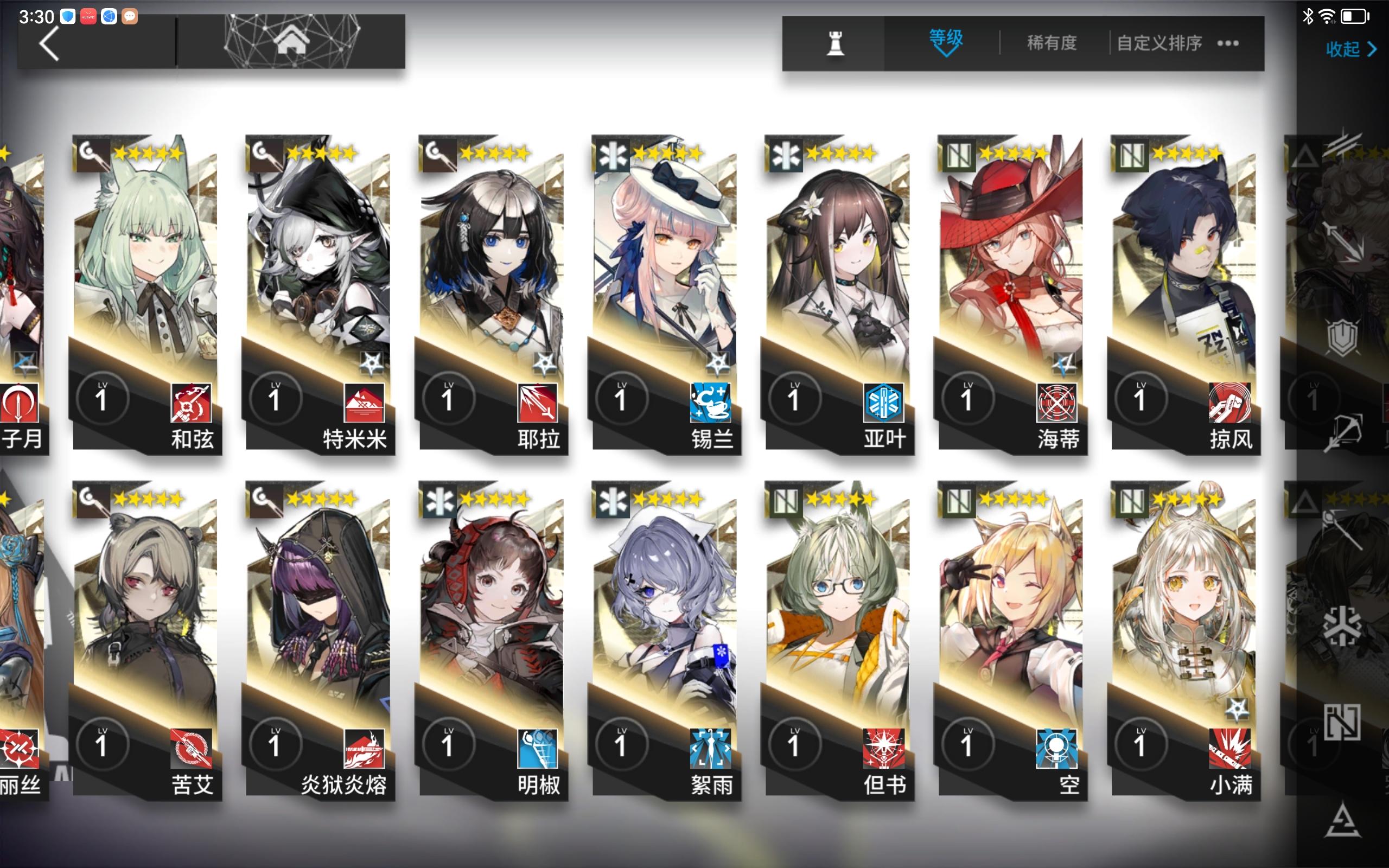Click the back arrow at top left
The width and height of the screenshot is (1389, 868).
[x=50, y=43]
